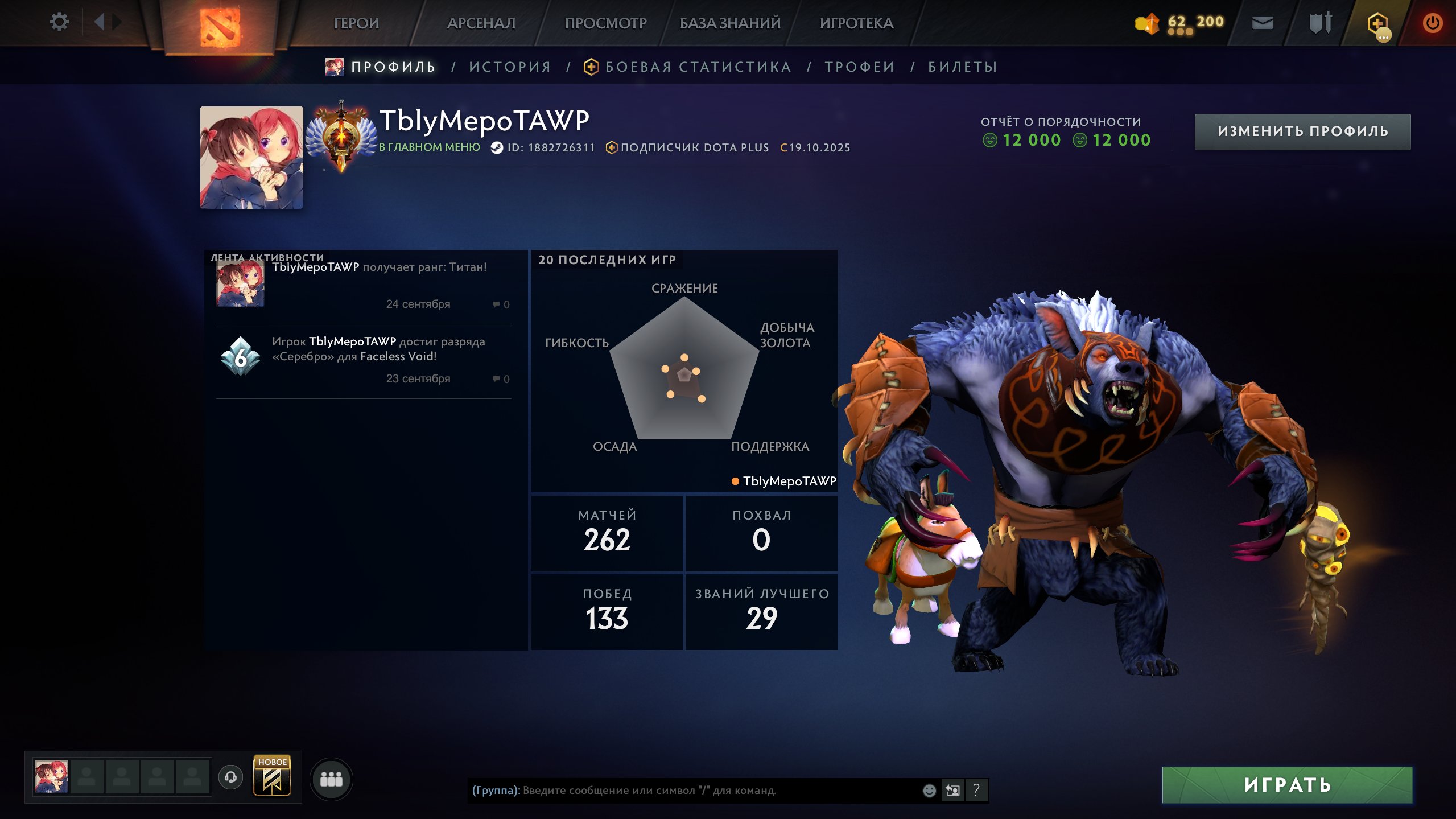The width and height of the screenshot is (1456, 819).
Task: Click the power quit button
Action: coord(1432,23)
